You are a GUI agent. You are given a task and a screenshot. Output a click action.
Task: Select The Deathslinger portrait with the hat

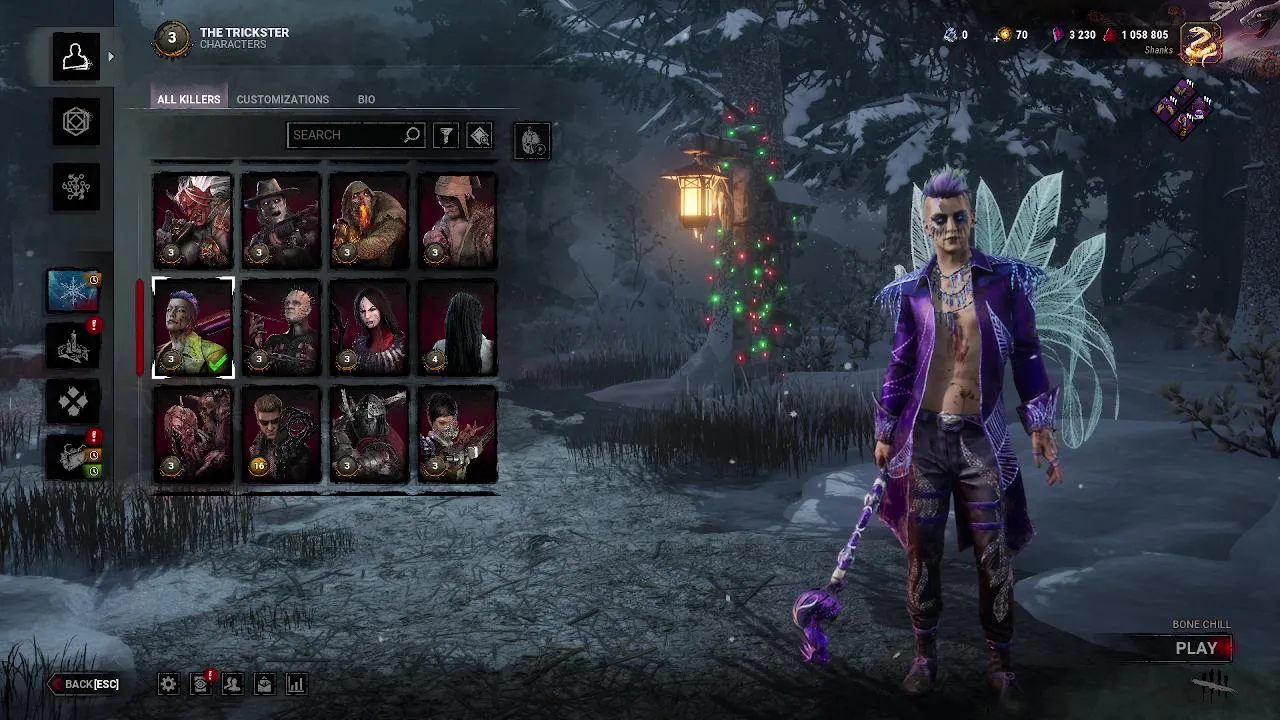(281, 221)
